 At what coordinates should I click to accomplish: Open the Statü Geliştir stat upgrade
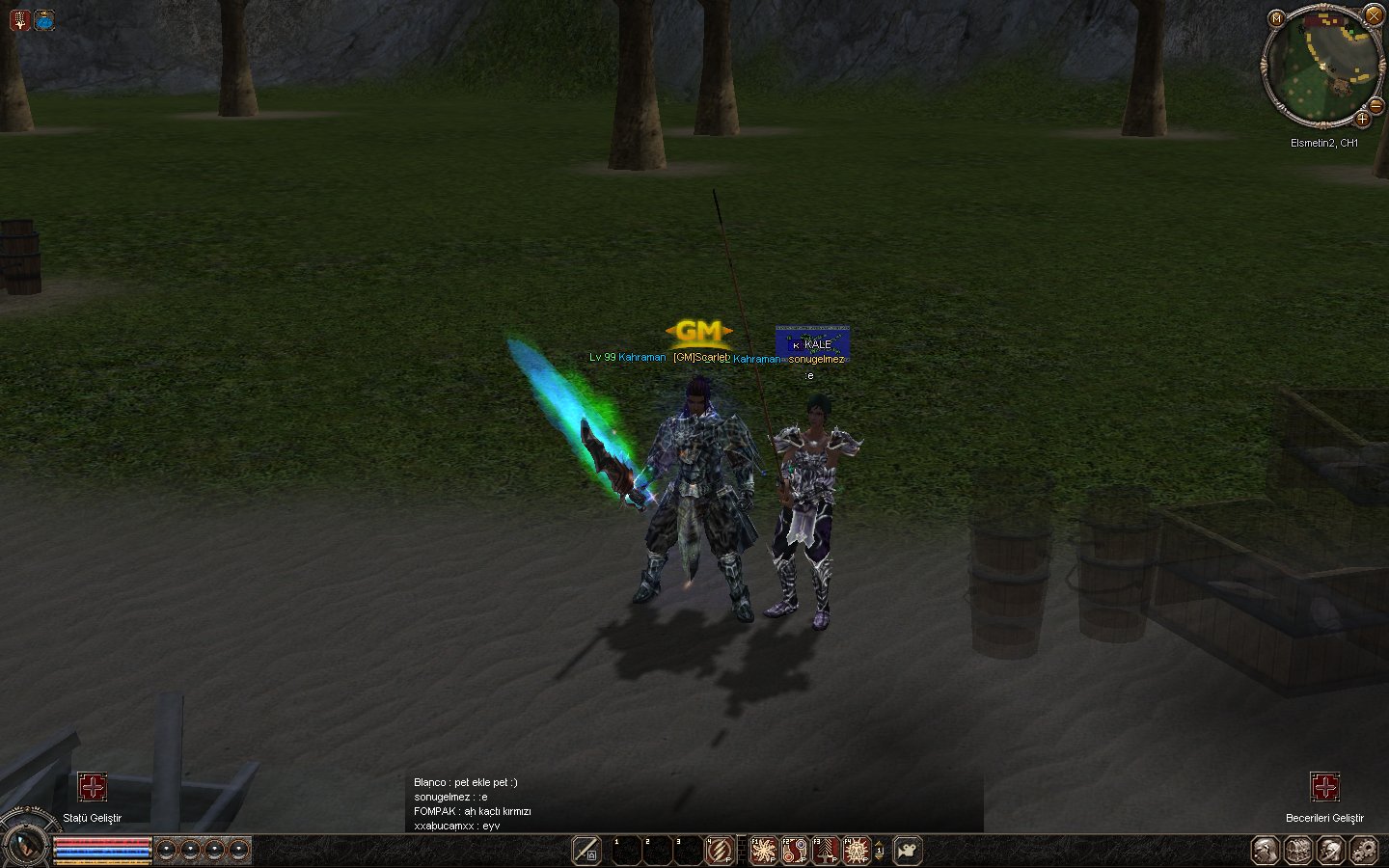coord(93,787)
